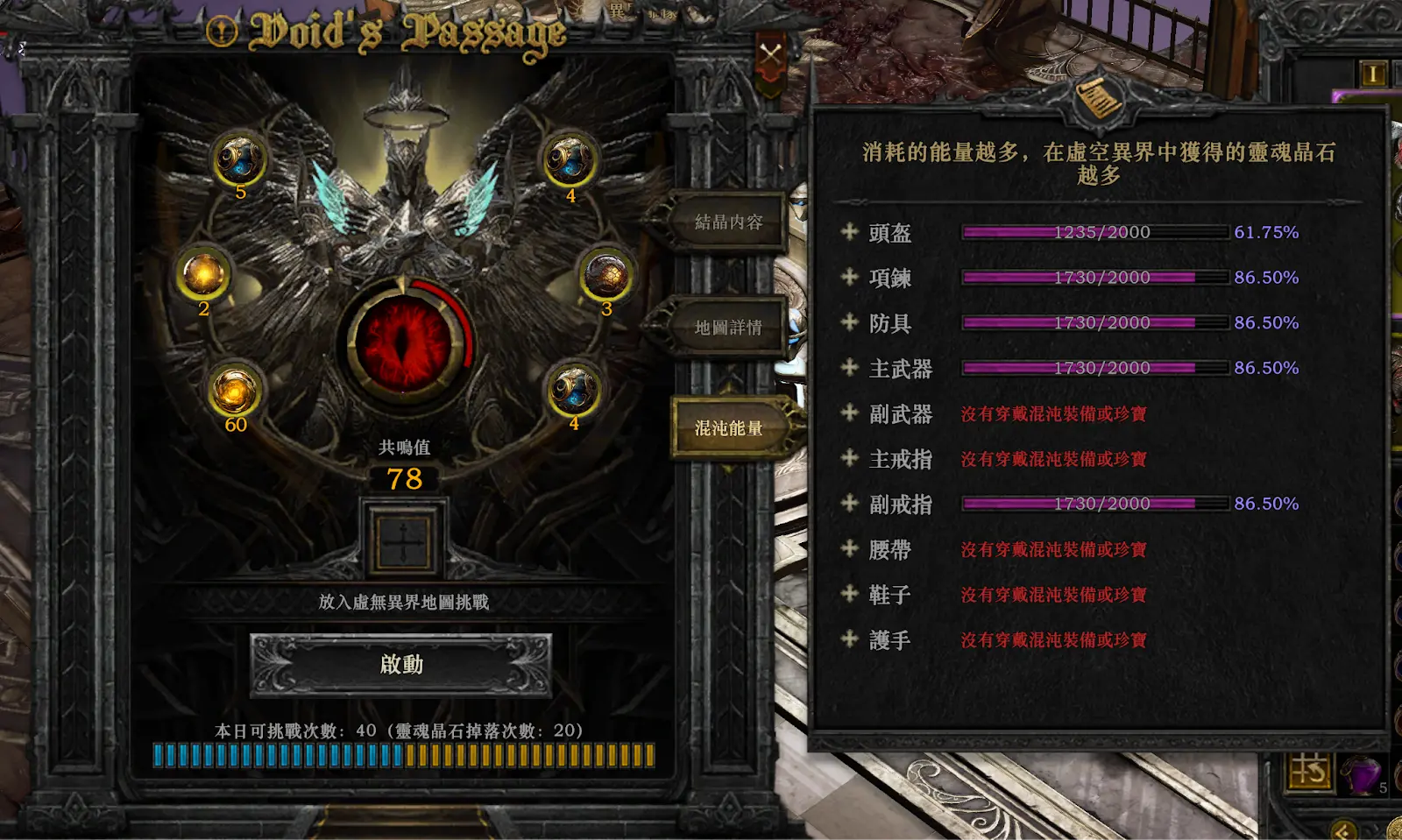
Task: Click the info icon beside Void's Passage title
Action: 222,32
